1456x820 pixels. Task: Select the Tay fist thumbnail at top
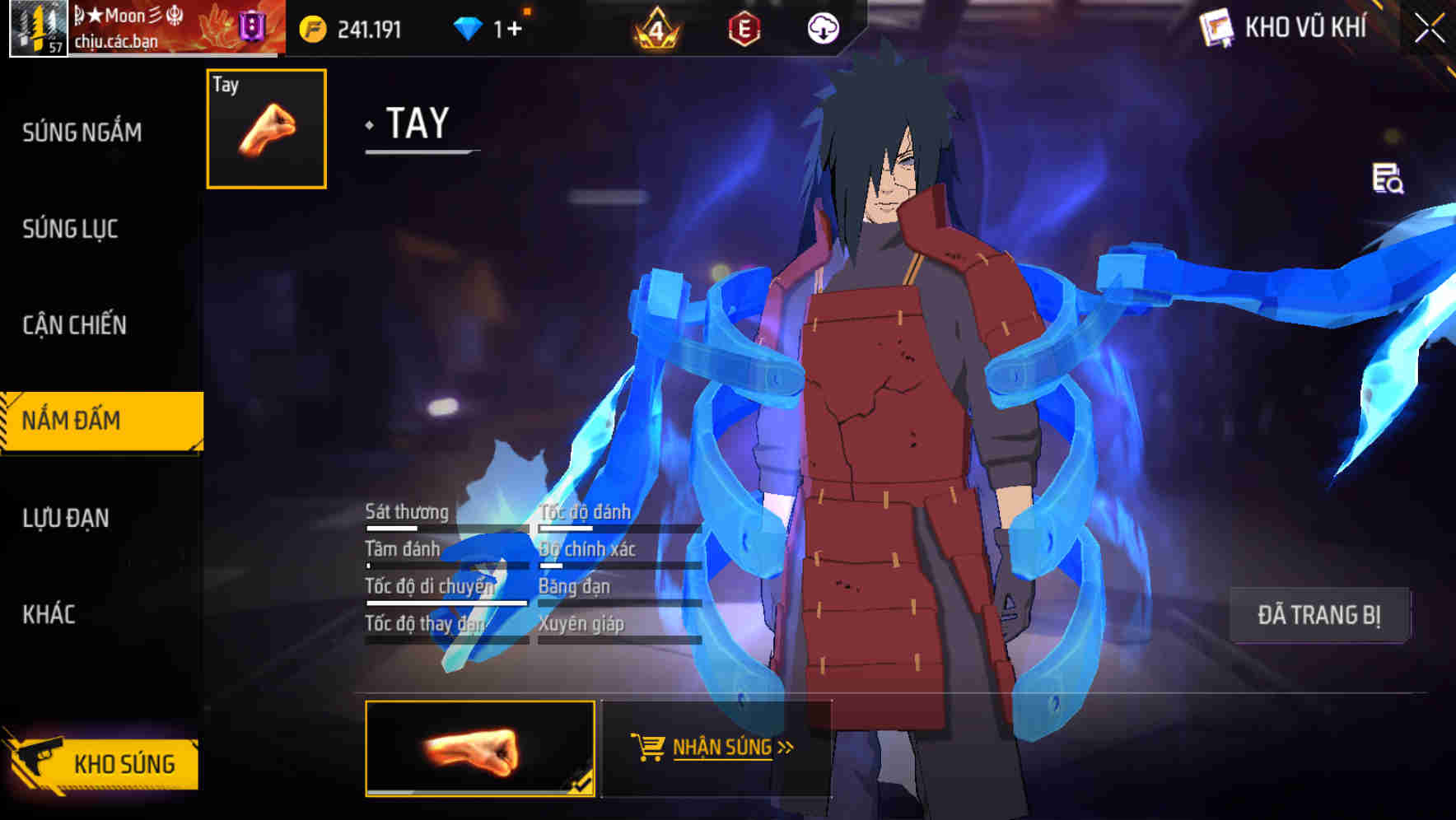pyautogui.click(x=264, y=129)
